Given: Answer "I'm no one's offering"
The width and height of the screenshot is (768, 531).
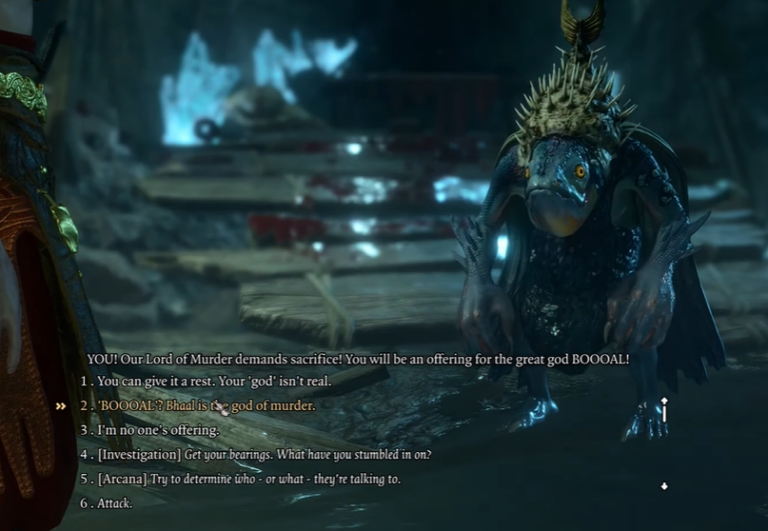Looking at the screenshot, I should [157, 430].
